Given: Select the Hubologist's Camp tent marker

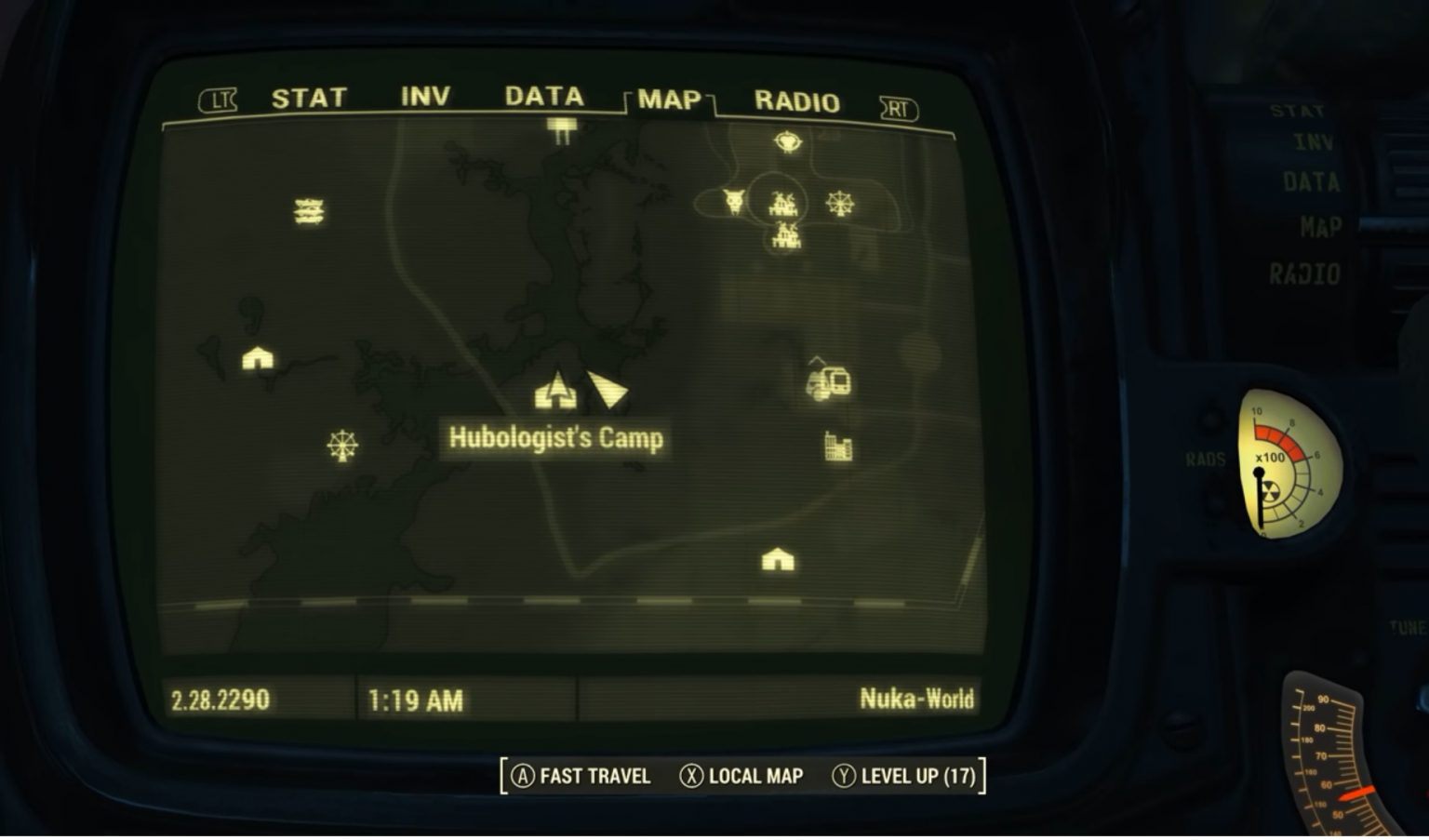Looking at the screenshot, I should [x=556, y=391].
